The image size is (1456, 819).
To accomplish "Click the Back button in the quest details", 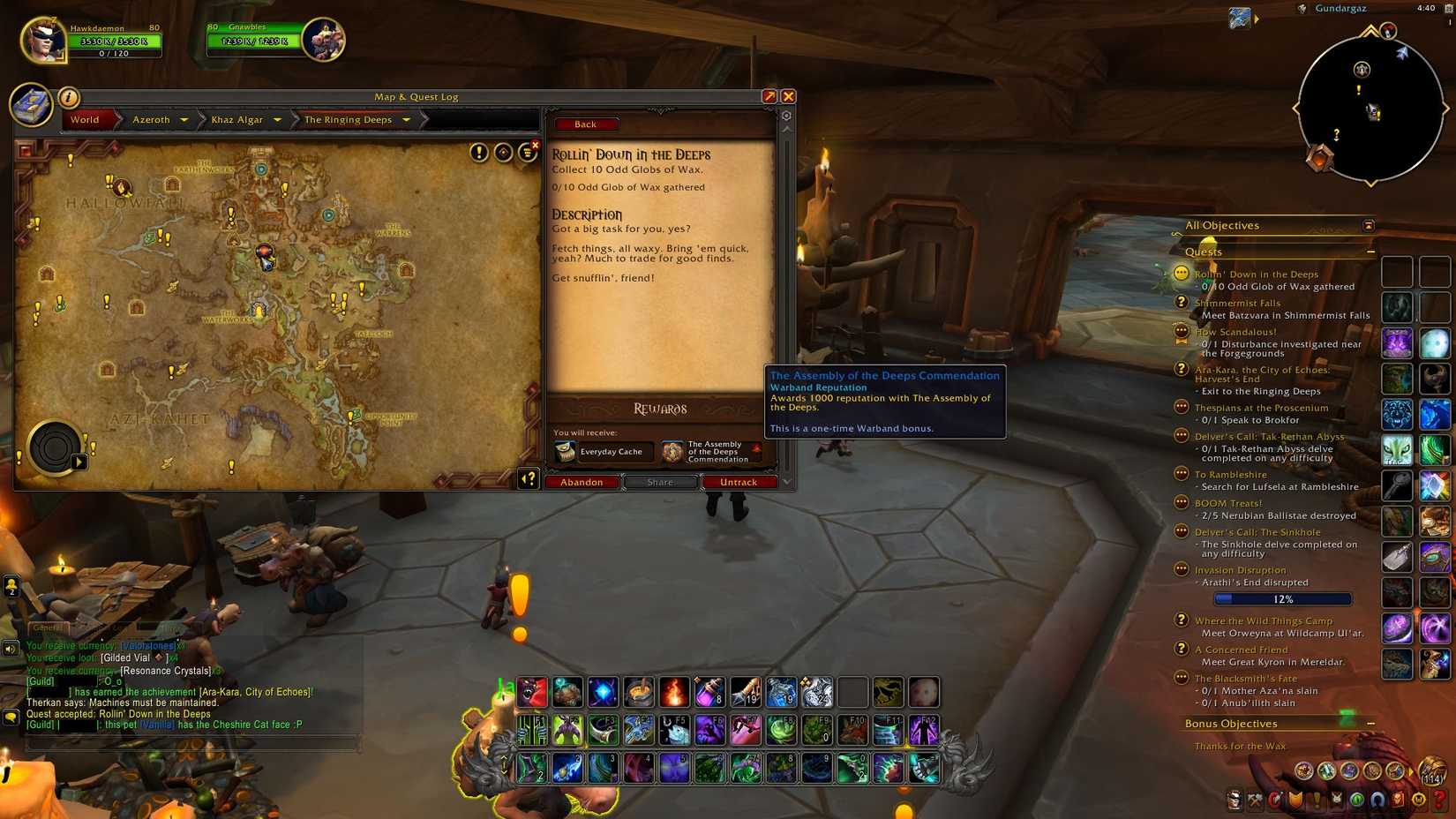I will pyautogui.click(x=585, y=124).
